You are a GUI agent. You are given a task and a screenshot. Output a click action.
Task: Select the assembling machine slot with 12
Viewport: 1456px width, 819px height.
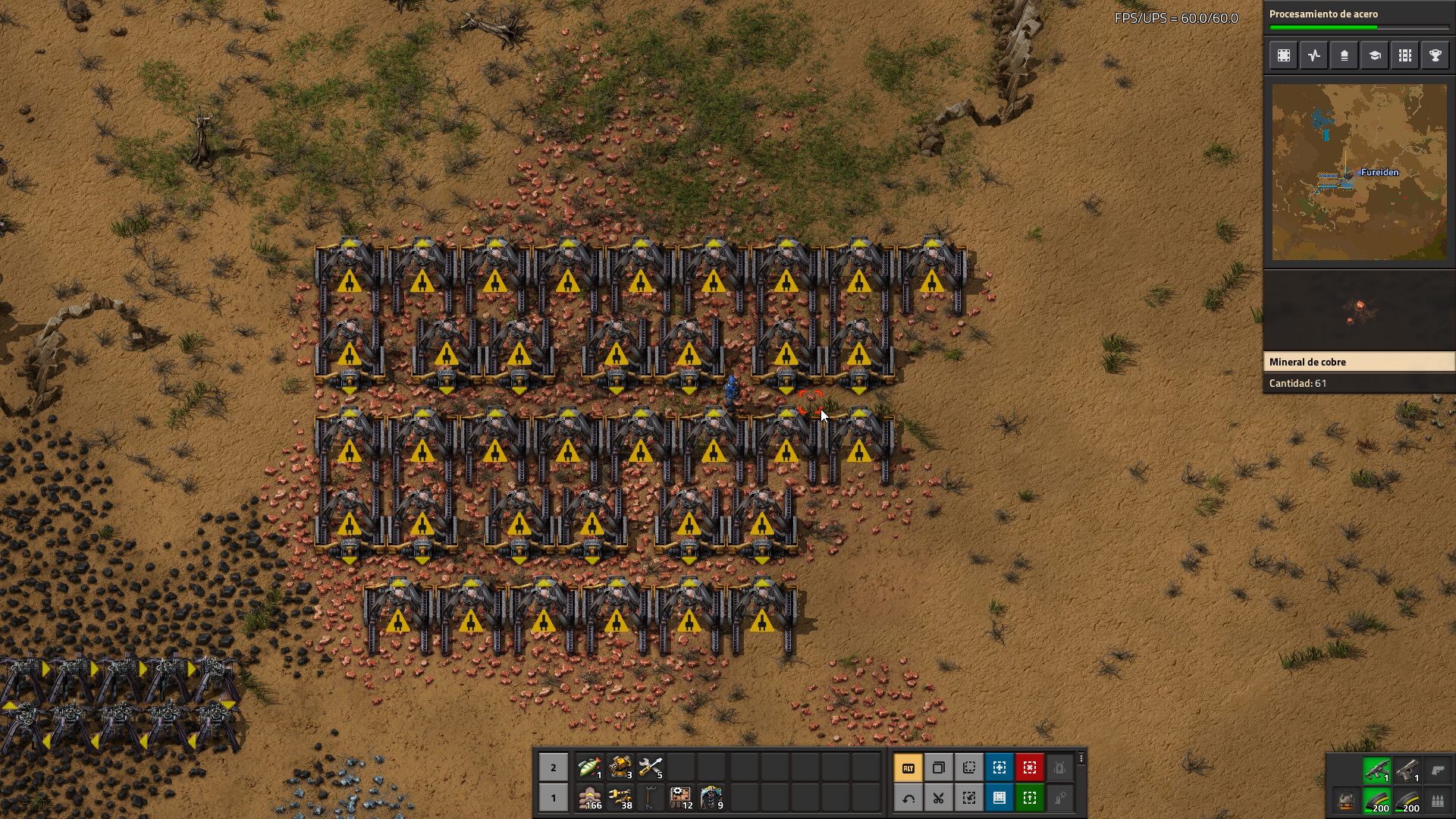click(680, 798)
